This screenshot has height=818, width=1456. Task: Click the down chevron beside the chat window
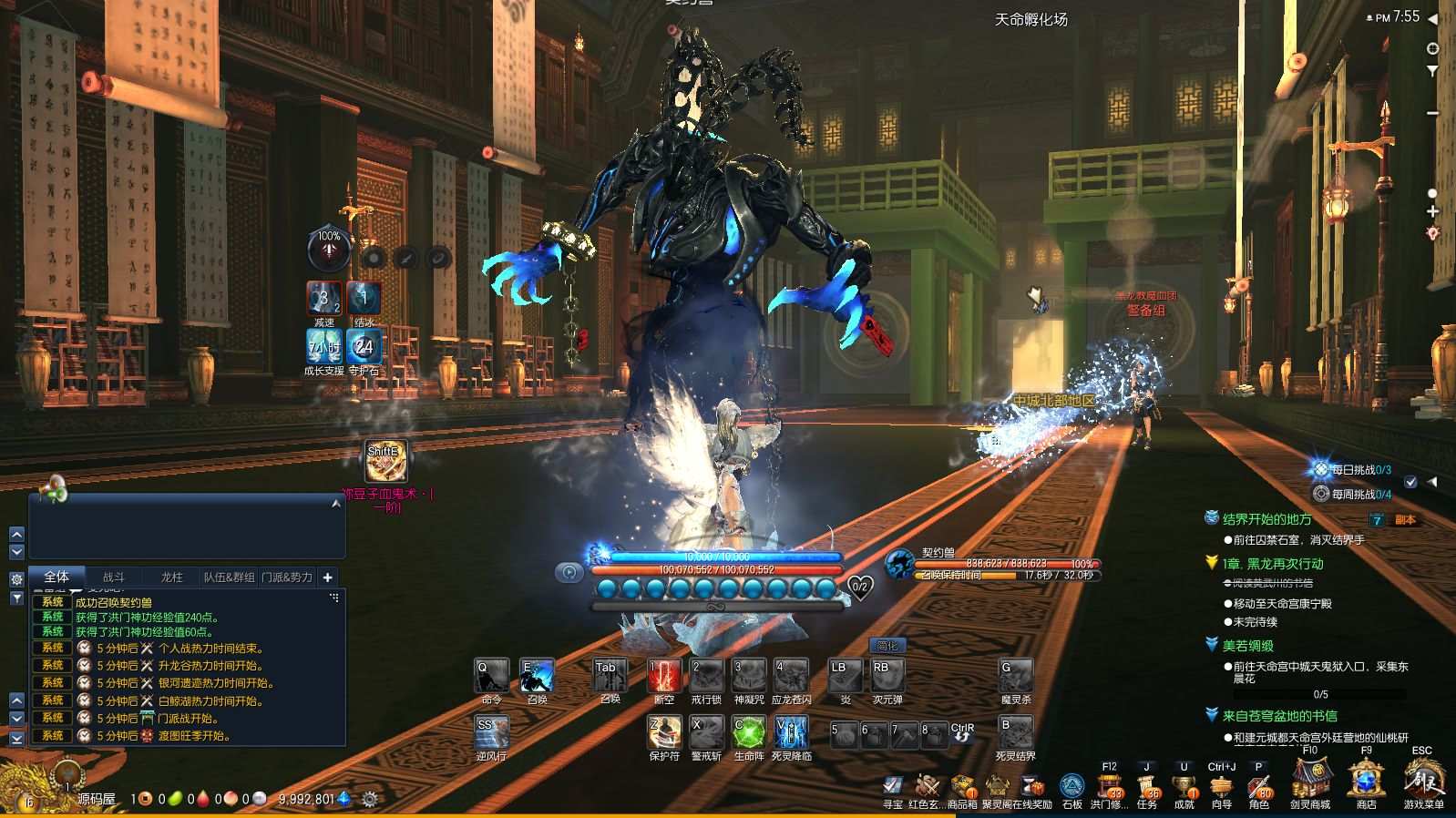15,552
